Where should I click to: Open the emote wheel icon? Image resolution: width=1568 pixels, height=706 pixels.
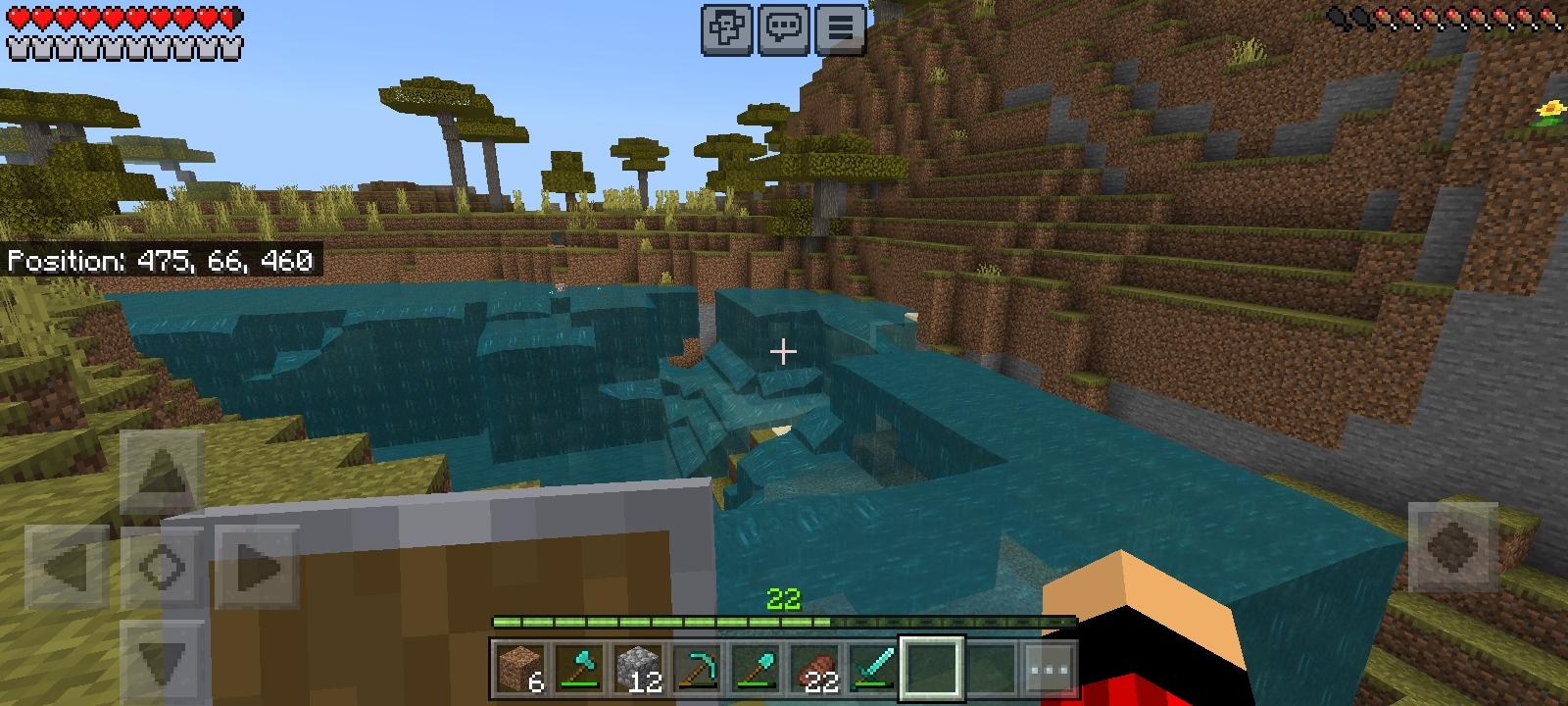[726, 29]
